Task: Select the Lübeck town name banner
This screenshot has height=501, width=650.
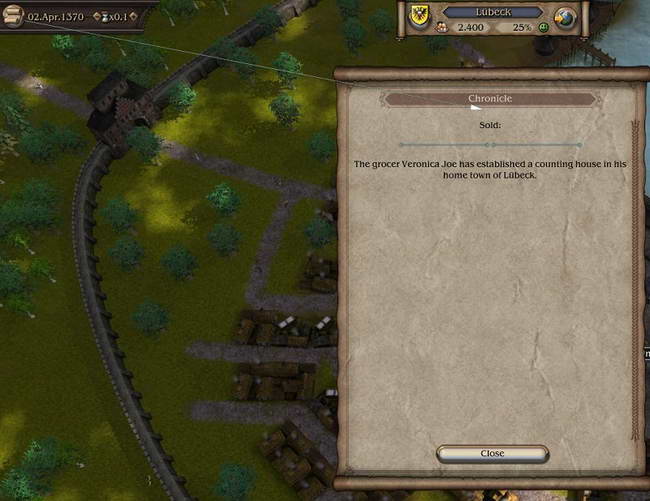Action: tap(492, 11)
